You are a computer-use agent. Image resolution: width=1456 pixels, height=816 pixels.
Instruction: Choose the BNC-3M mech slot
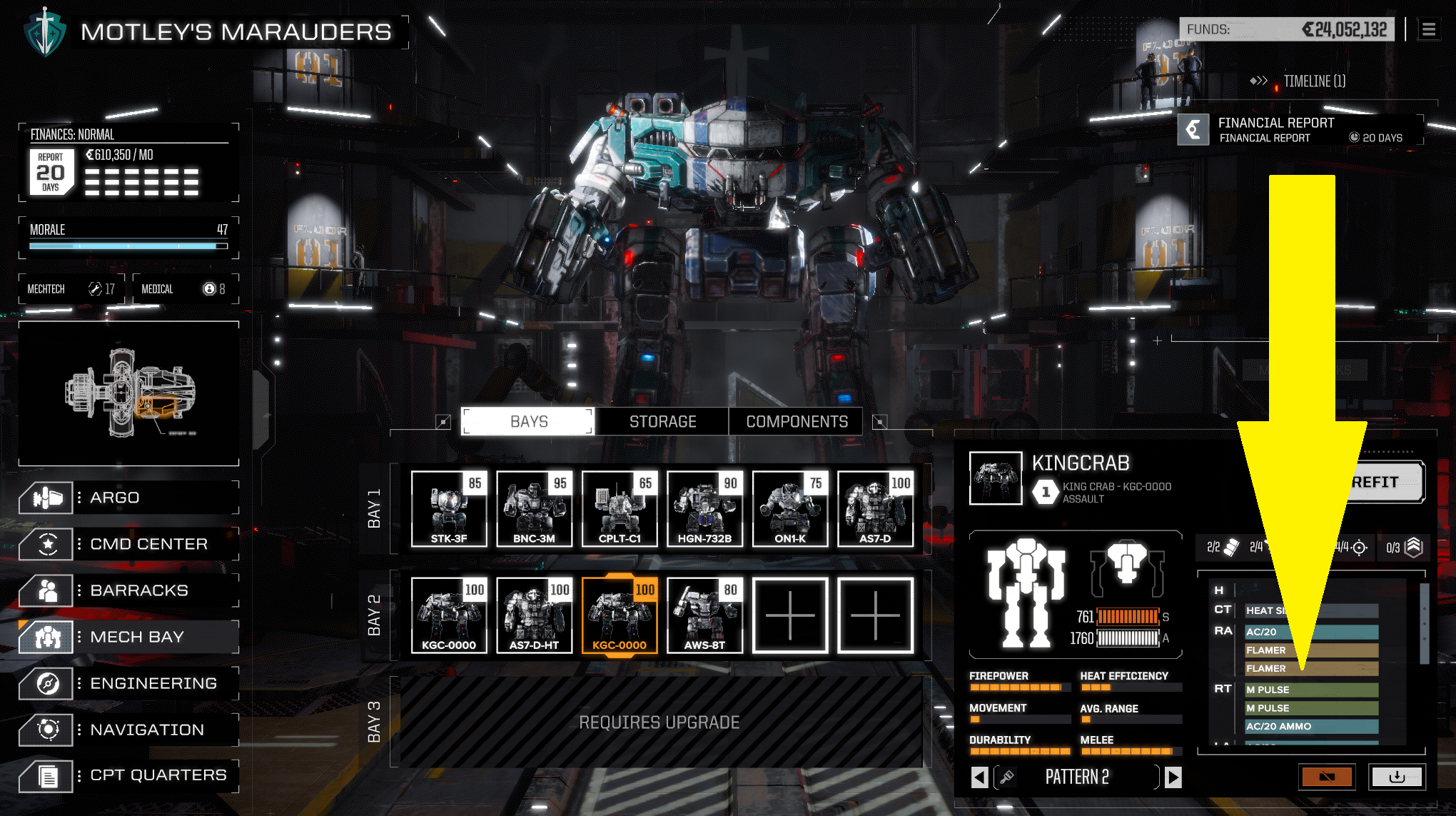(x=534, y=509)
